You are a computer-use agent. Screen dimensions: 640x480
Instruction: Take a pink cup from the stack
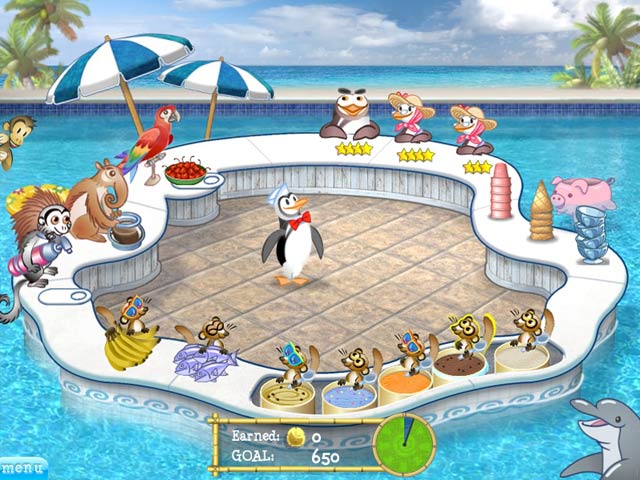click(x=501, y=192)
